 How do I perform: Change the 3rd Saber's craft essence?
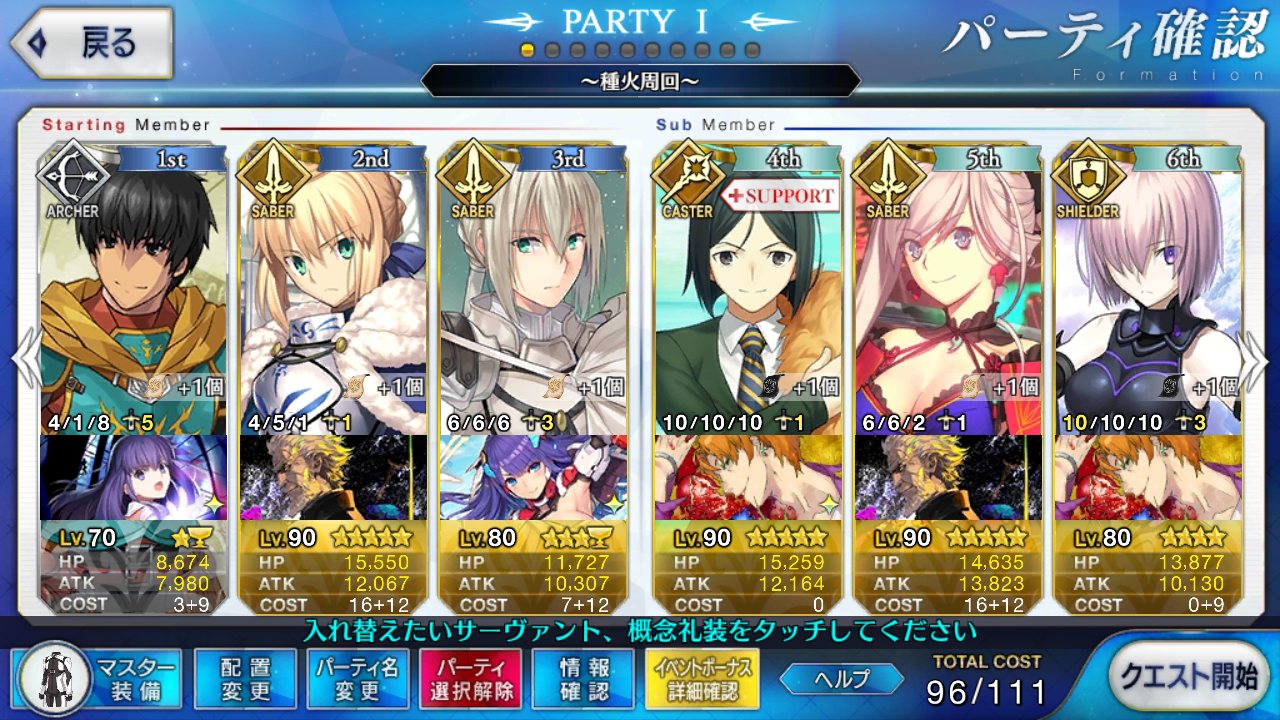pyautogui.click(x=533, y=477)
